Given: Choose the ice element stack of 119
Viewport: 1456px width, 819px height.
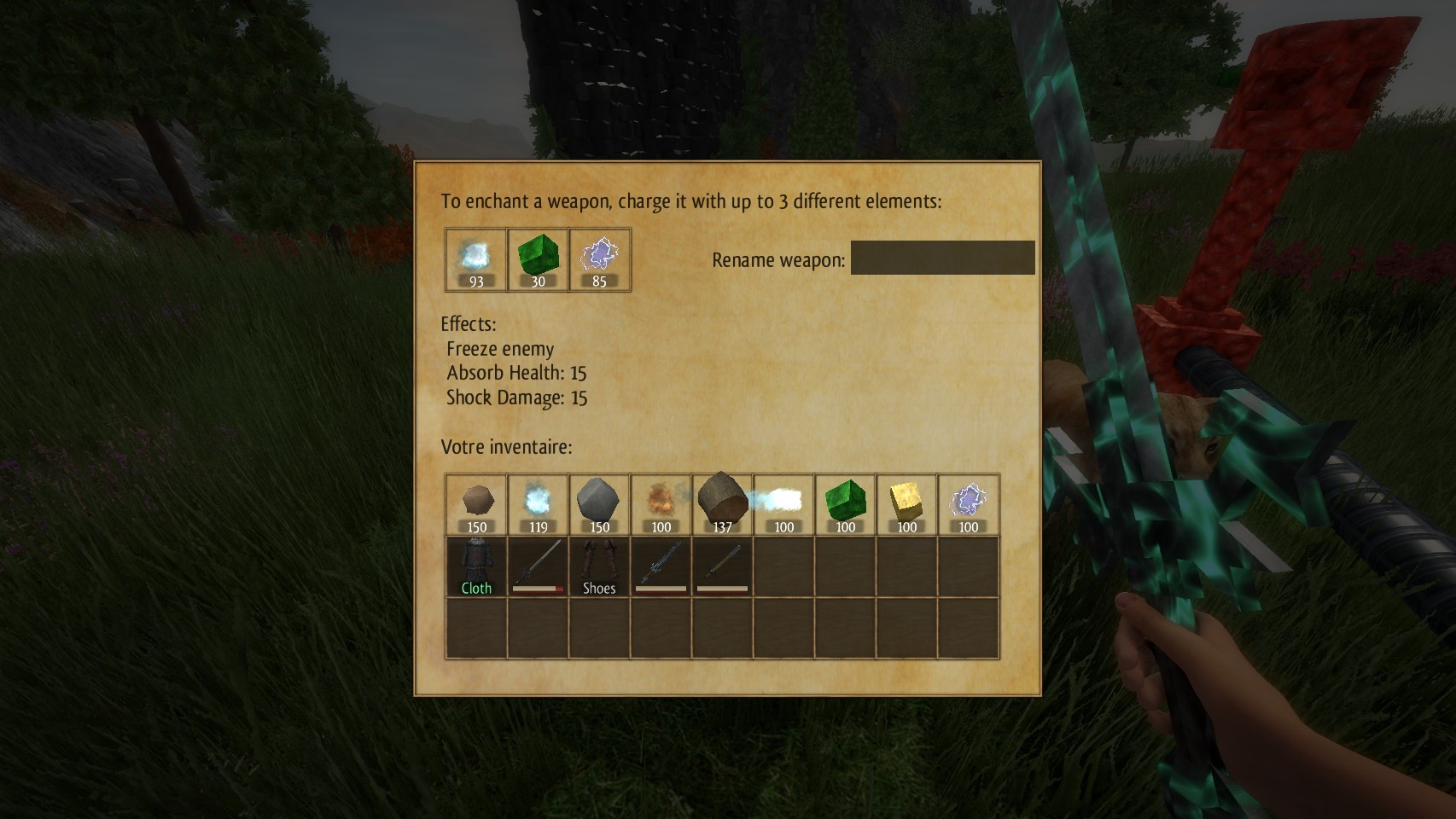Looking at the screenshot, I should pyautogui.click(x=538, y=505).
